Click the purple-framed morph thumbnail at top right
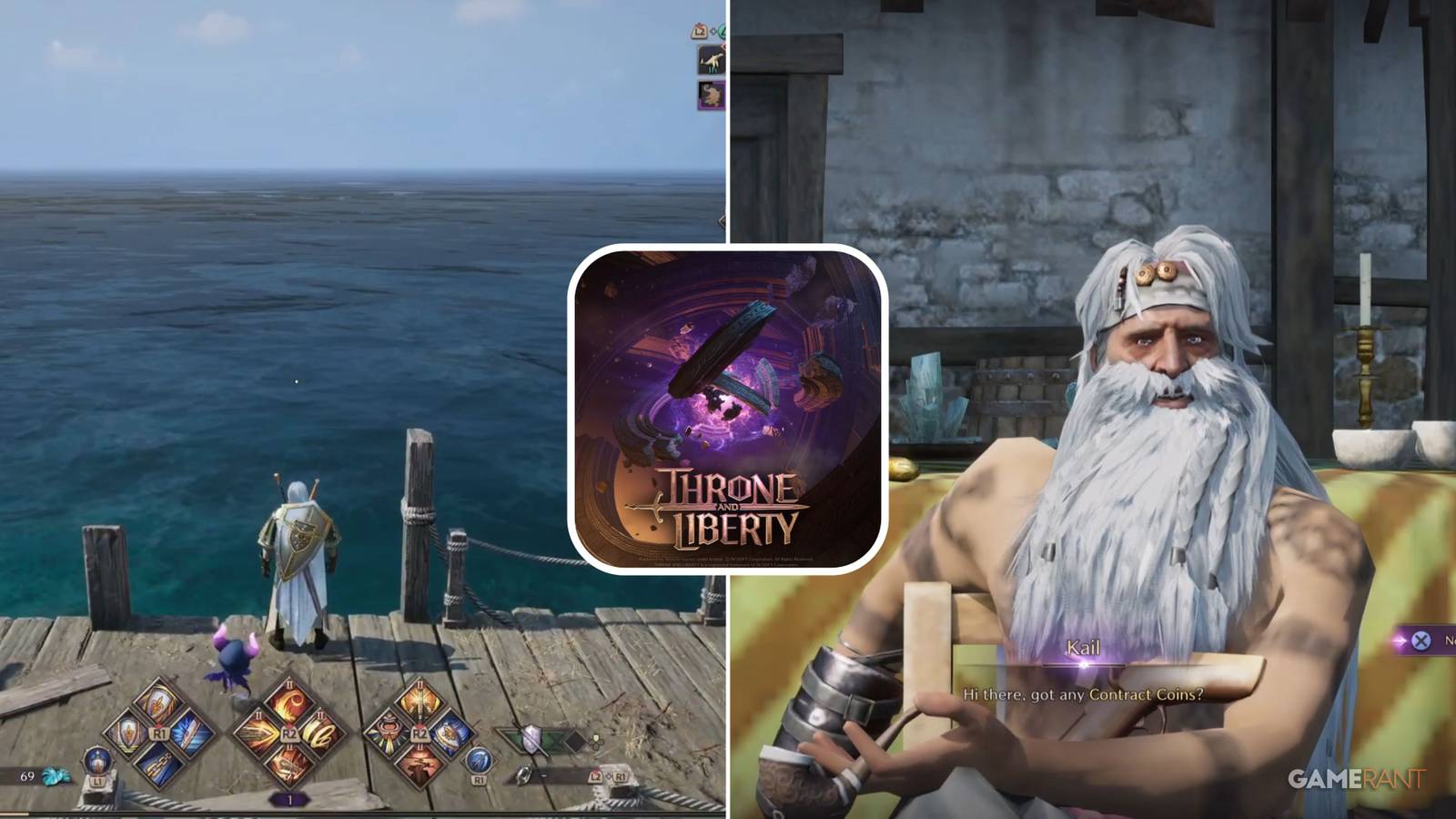 coord(712,94)
